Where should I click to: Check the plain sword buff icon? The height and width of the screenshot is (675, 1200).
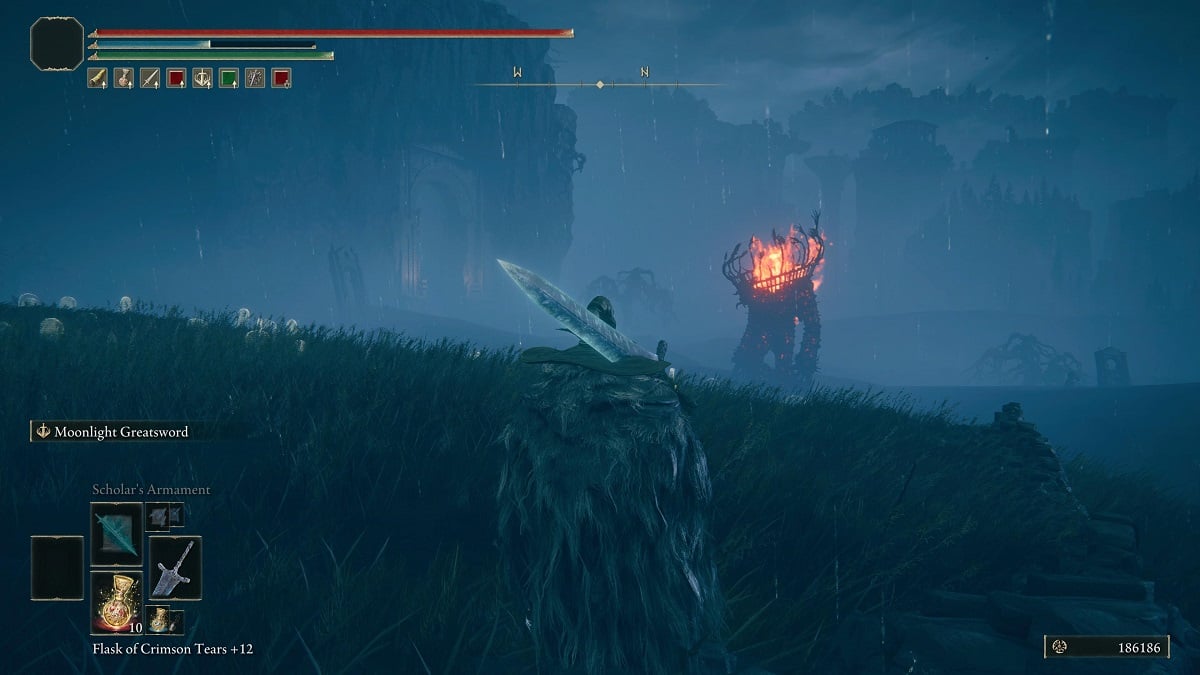coord(150,77)
